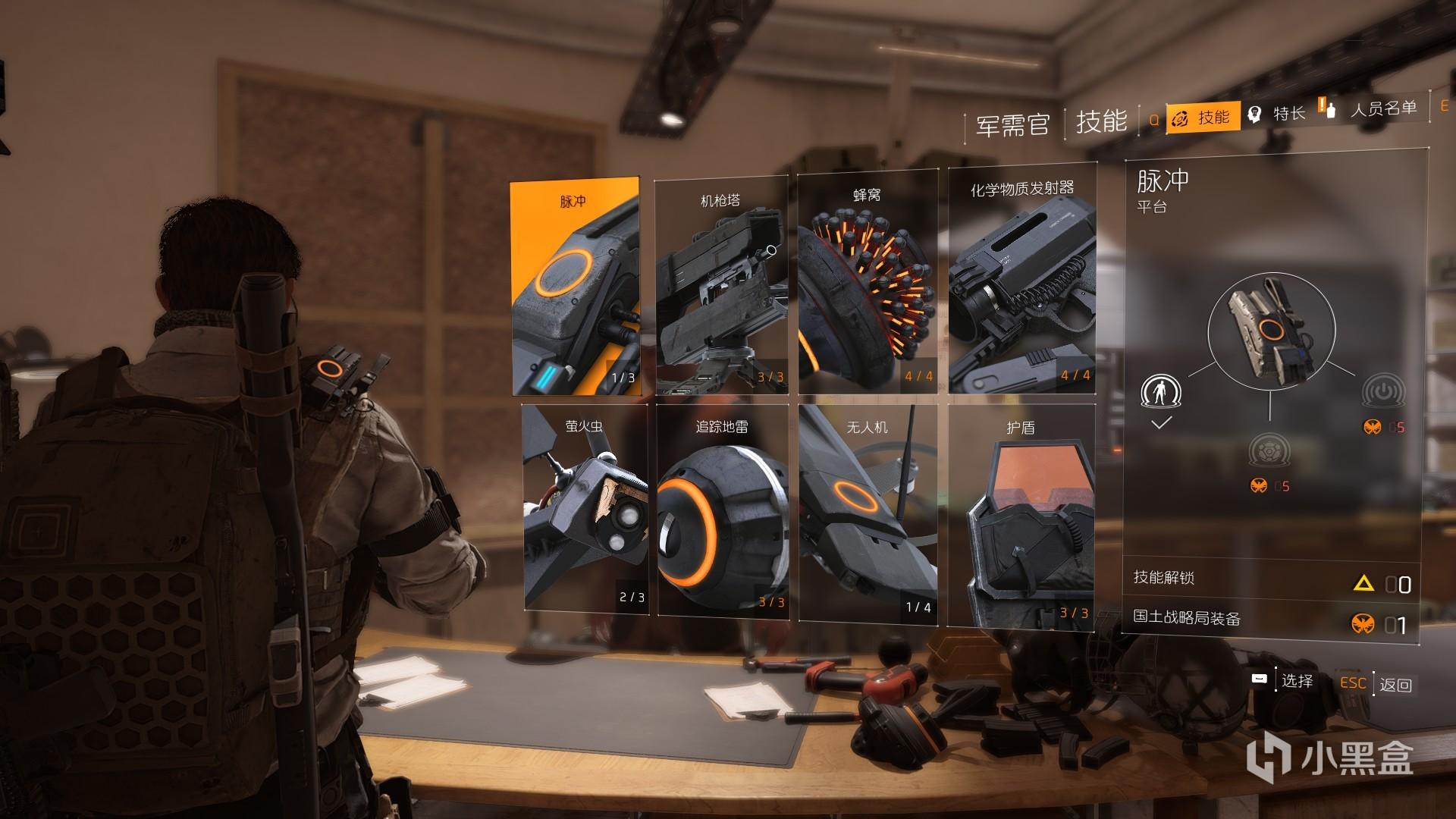Image resolution: width=1456 pixels, height=819 pixels.
Task: Select the unlocked human-figure pulse variant
Action: pos(1161,393)
